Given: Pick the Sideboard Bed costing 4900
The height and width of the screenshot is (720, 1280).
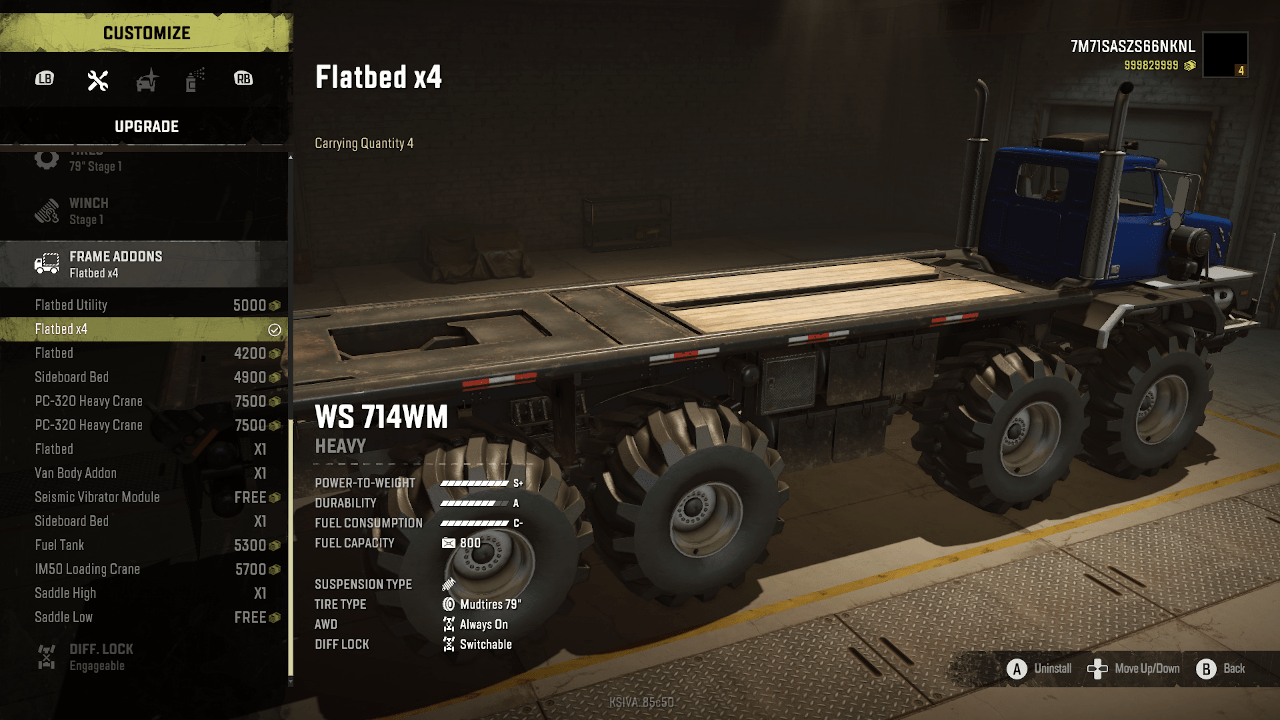Looking at the screenshot, I should tap(145, 377).
